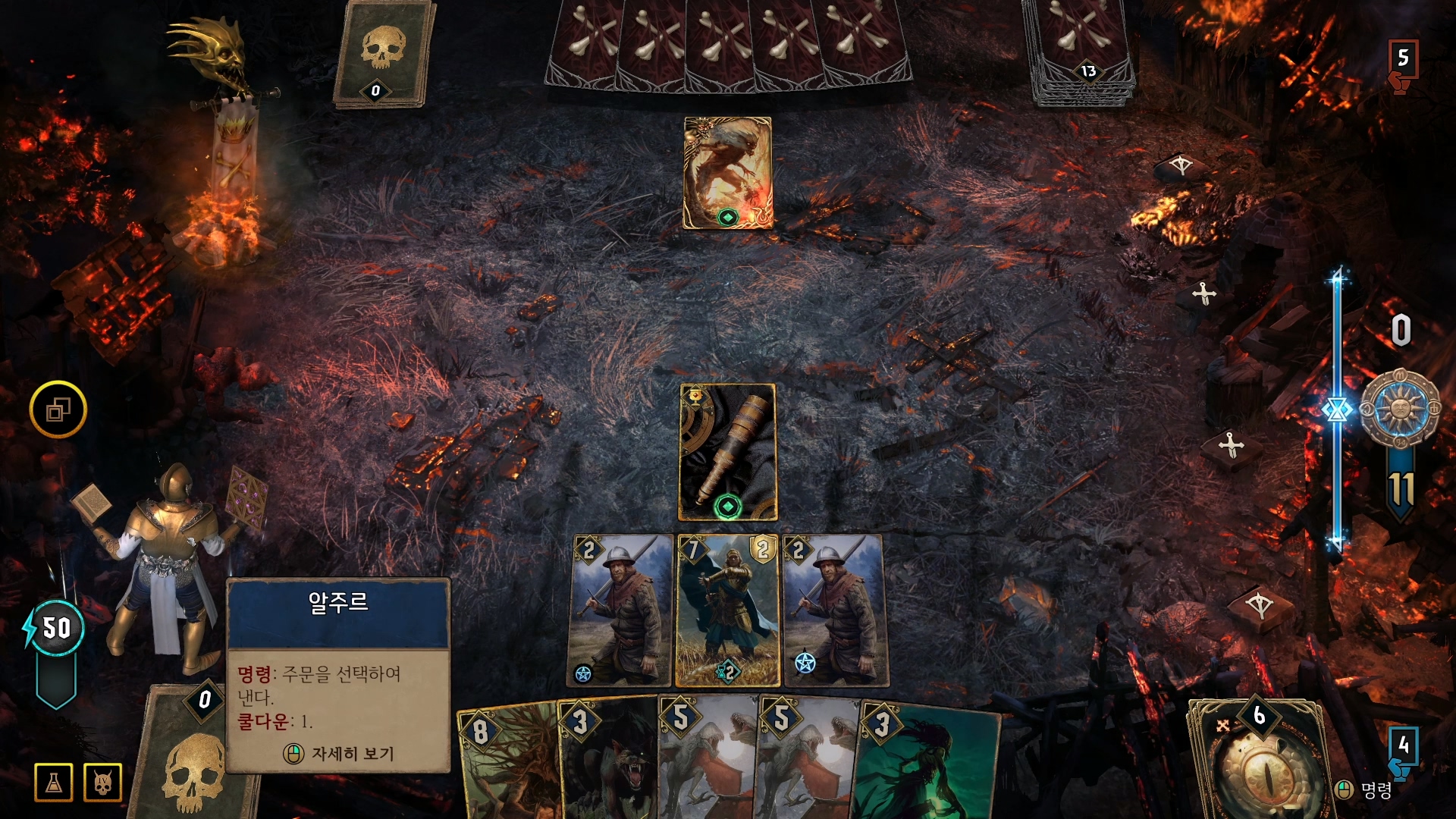The width and height of the screenshot is (1456, 819).
Task: Inspect the opponent's 13-card deck
Action: (1081, 49)
